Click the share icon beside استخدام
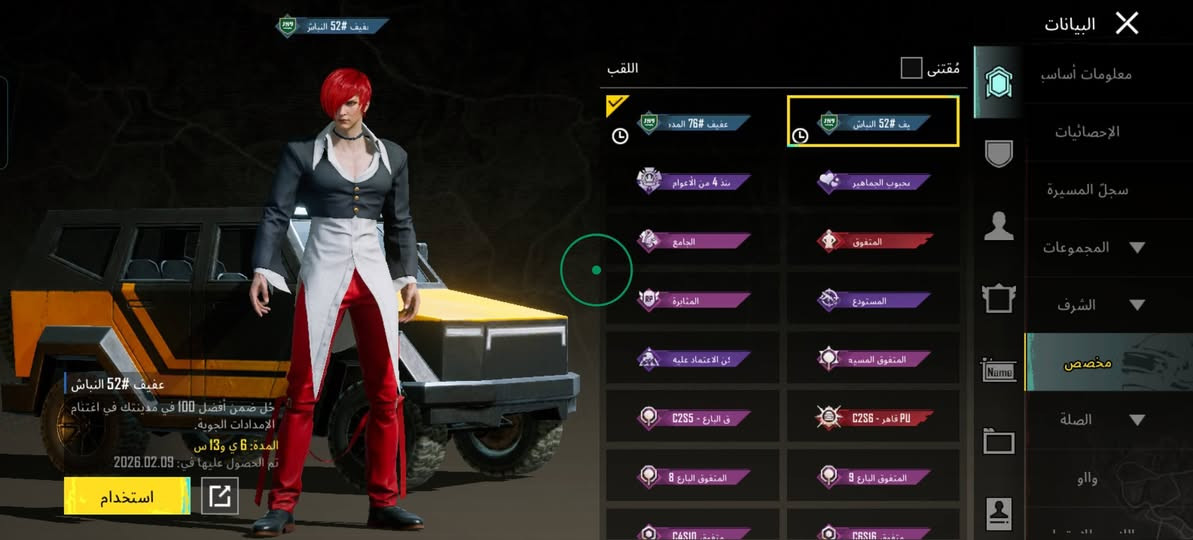Screen dimensions: 1193x540 220,496
